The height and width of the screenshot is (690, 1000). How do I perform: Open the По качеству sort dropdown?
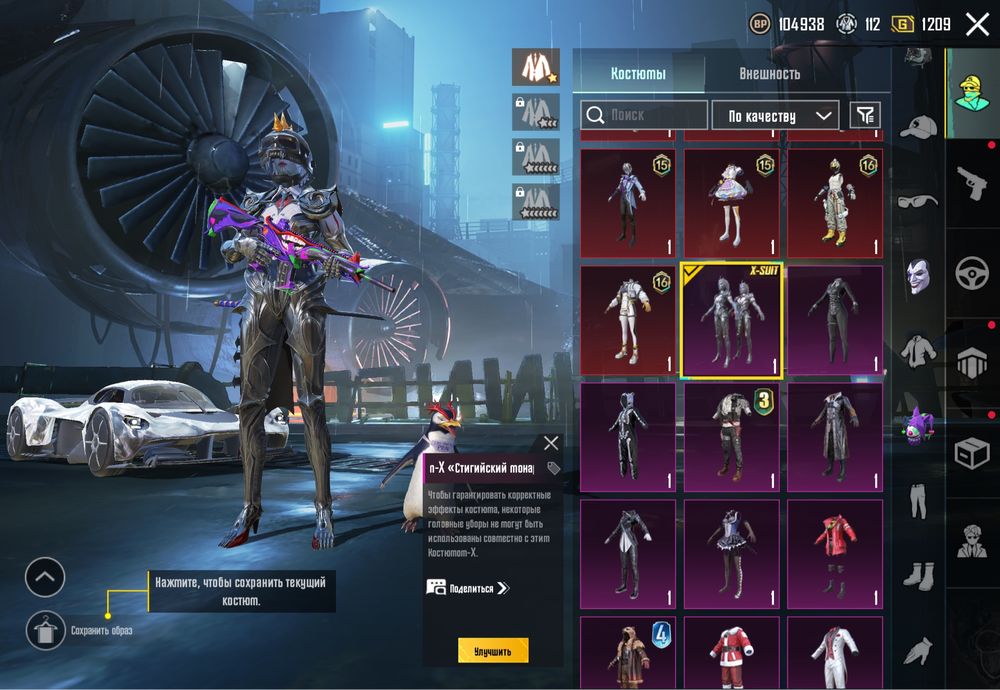point(775,116)
